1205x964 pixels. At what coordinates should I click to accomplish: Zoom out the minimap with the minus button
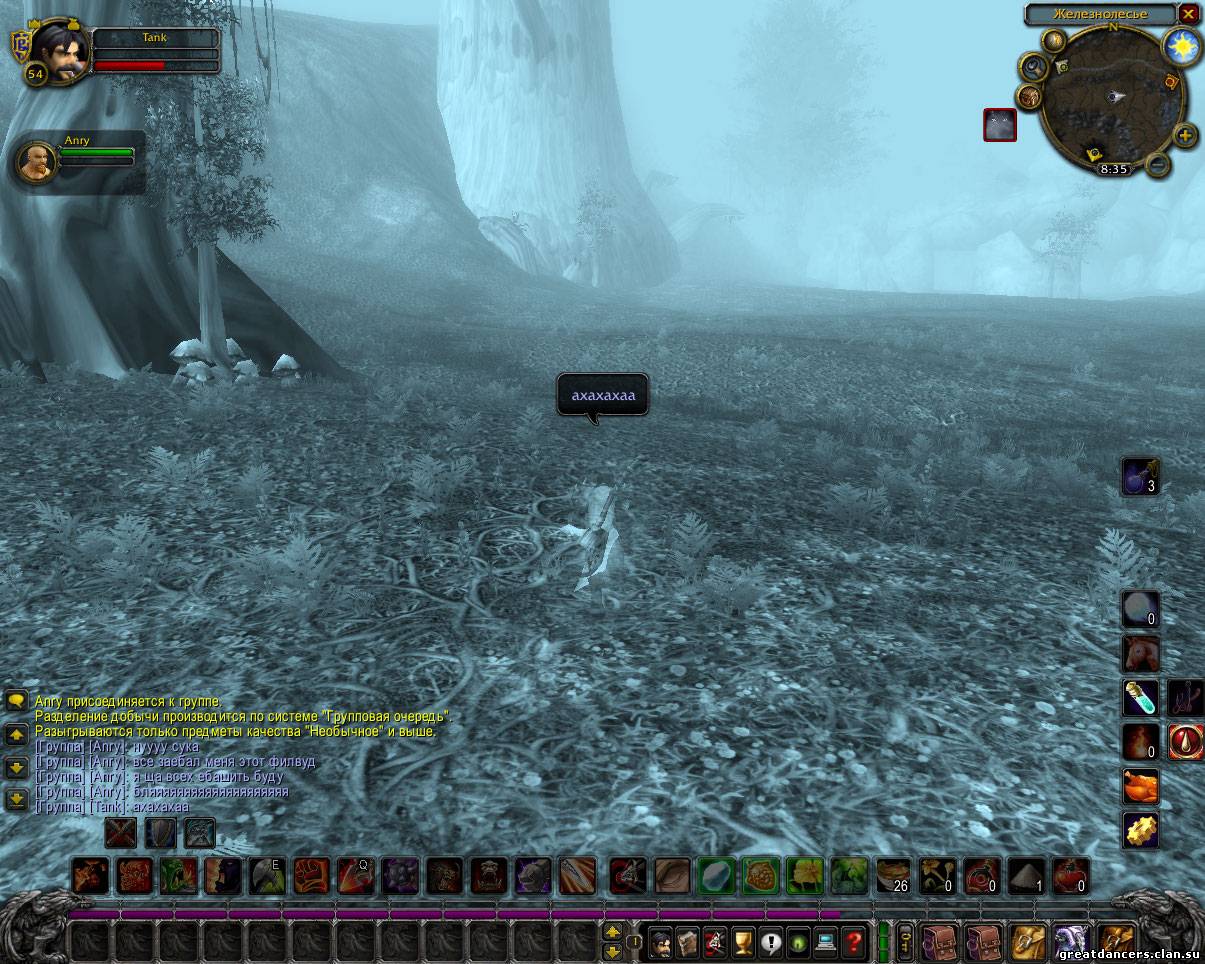[x=1158, y=164]
